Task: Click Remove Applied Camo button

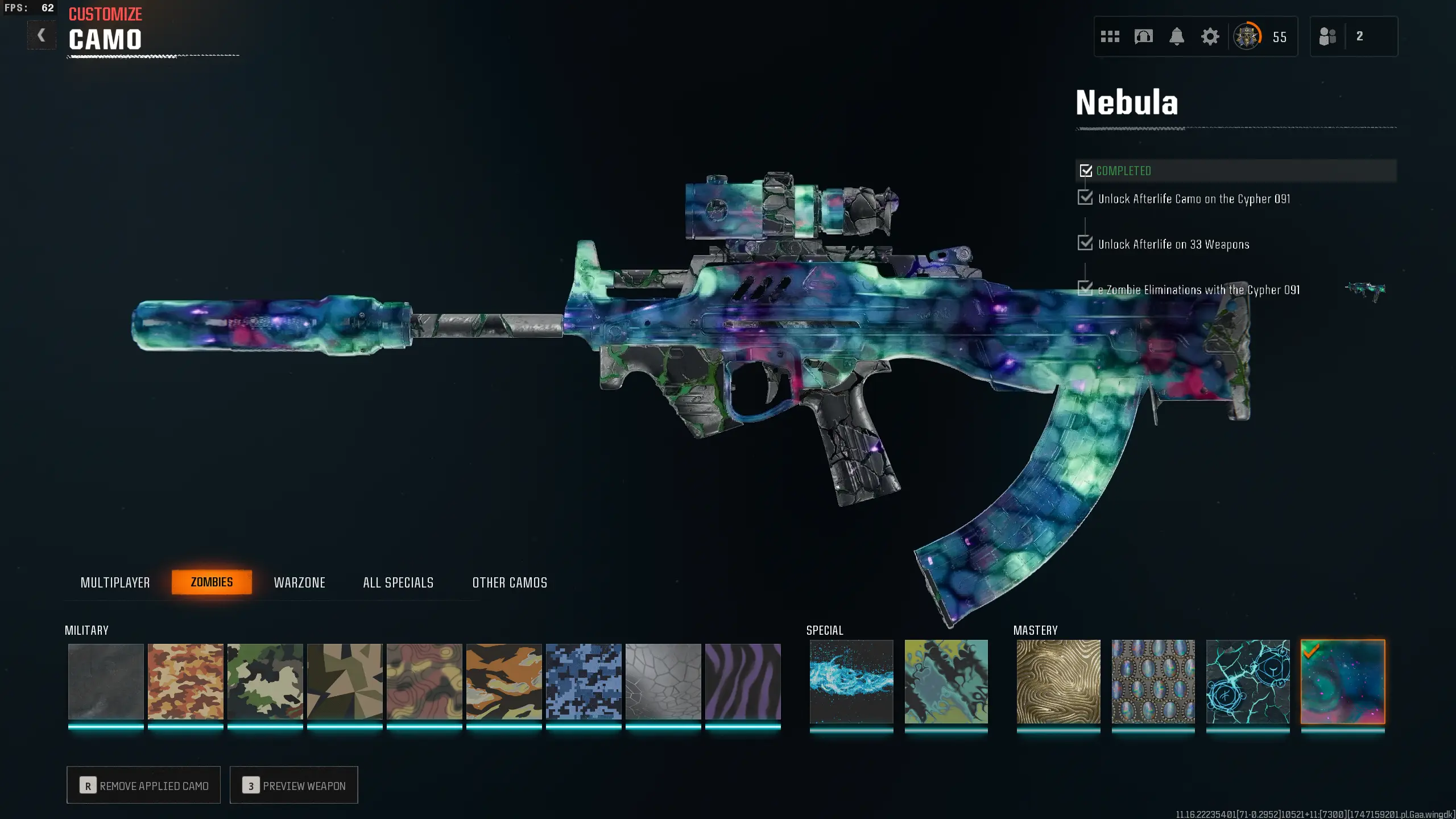Action: tap(144, 785)
